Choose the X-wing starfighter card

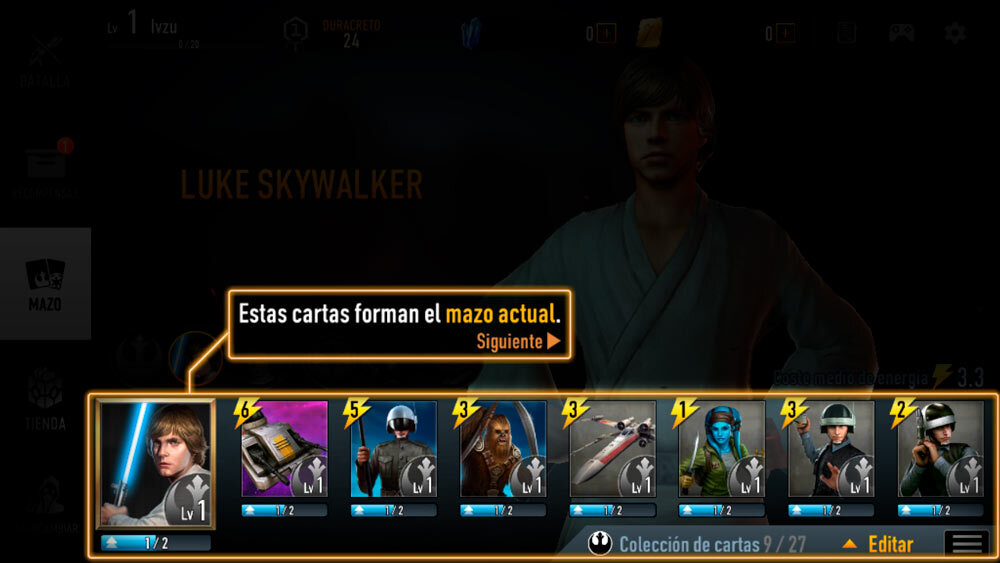[612, 449]
